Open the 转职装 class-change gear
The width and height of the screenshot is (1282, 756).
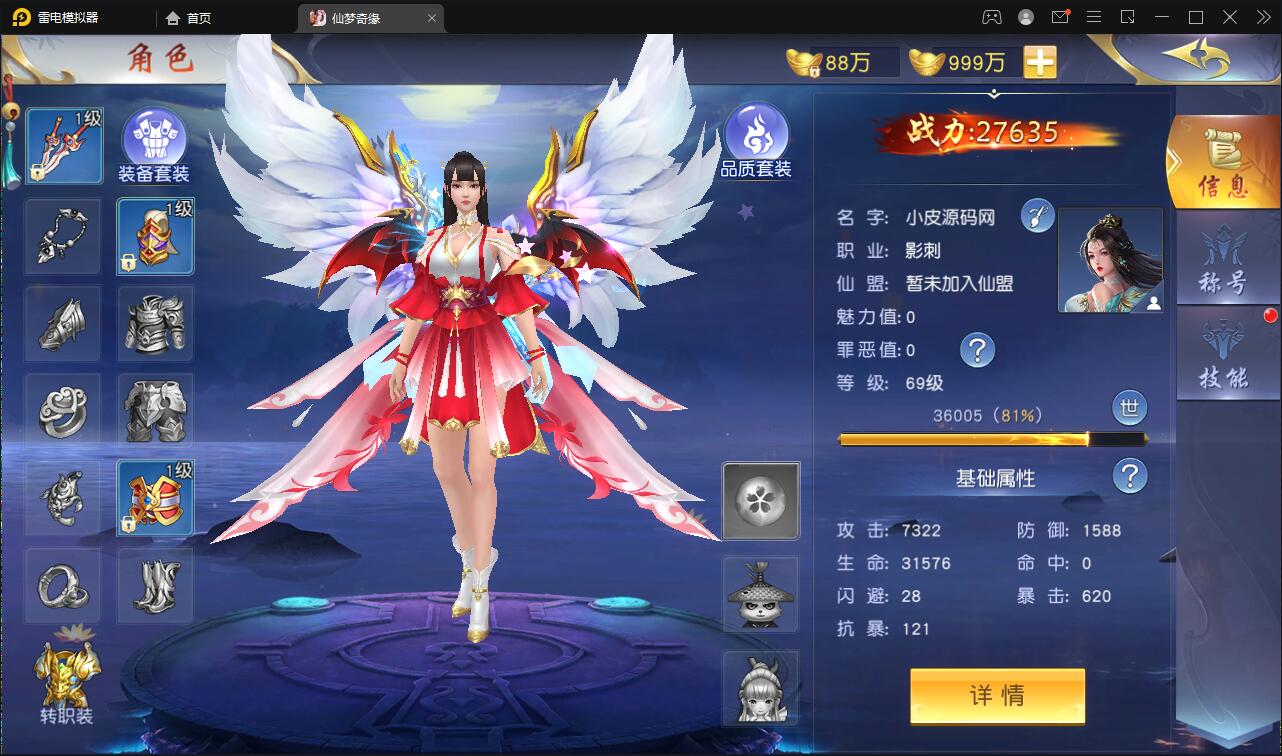pos(67,684)
